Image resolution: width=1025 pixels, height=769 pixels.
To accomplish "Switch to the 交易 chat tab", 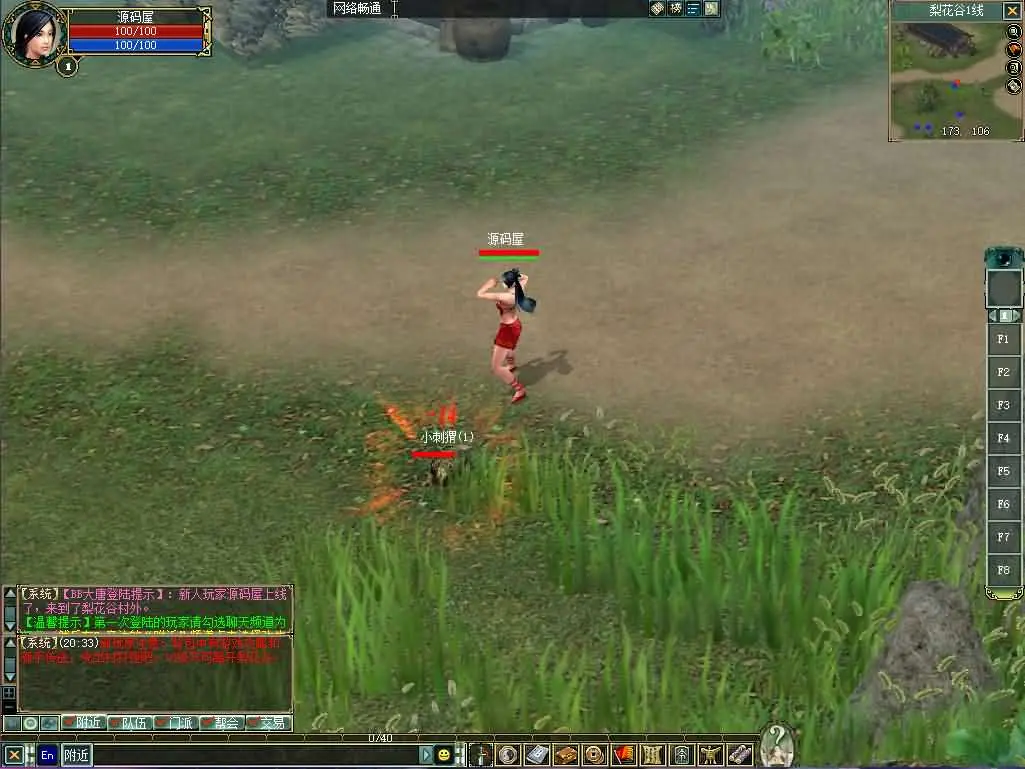I will pos(266,723).
